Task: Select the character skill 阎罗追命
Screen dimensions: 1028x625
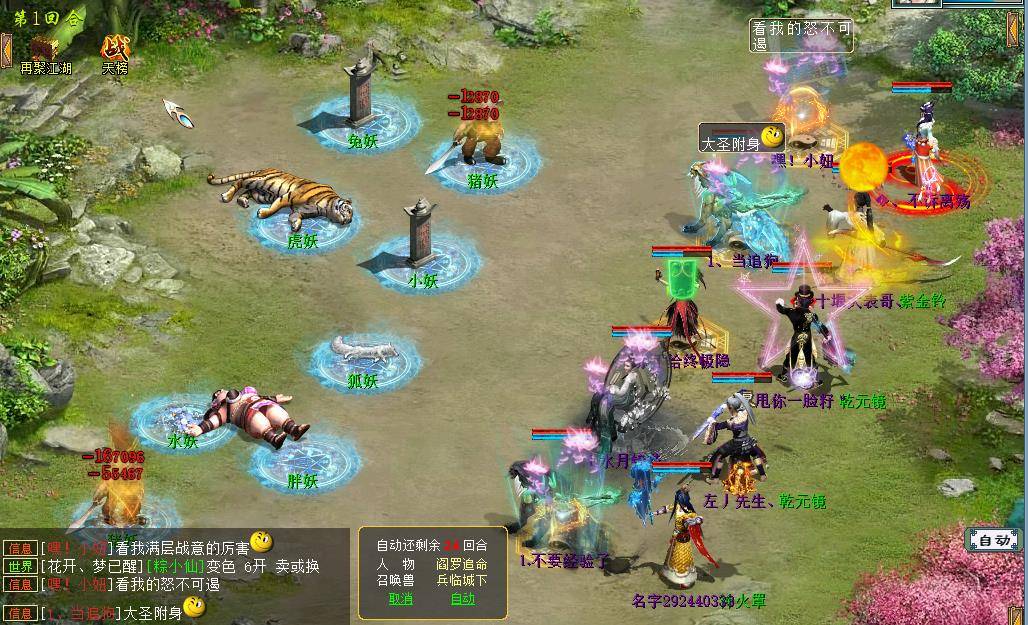Action: (461, 563)
